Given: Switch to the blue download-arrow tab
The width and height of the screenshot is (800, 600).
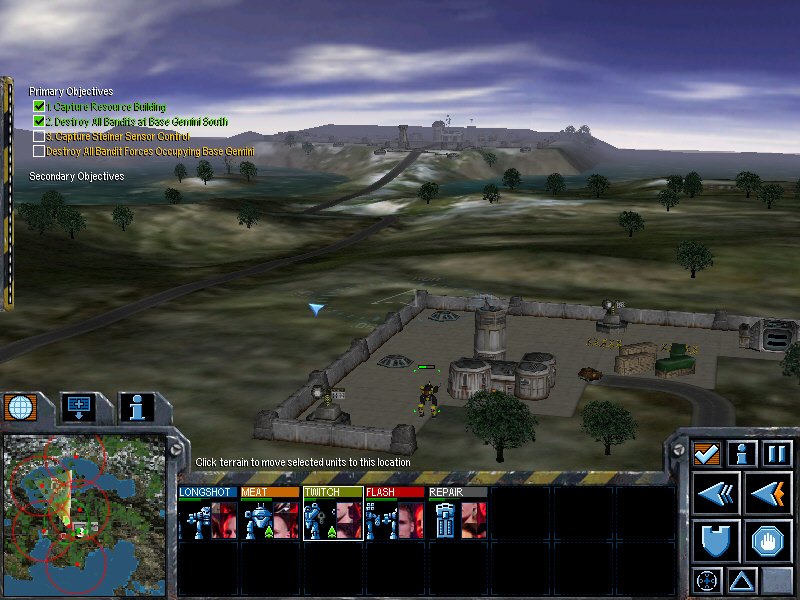Looking at the screenshot, I should pyautogui.click(x=78, y=407).
